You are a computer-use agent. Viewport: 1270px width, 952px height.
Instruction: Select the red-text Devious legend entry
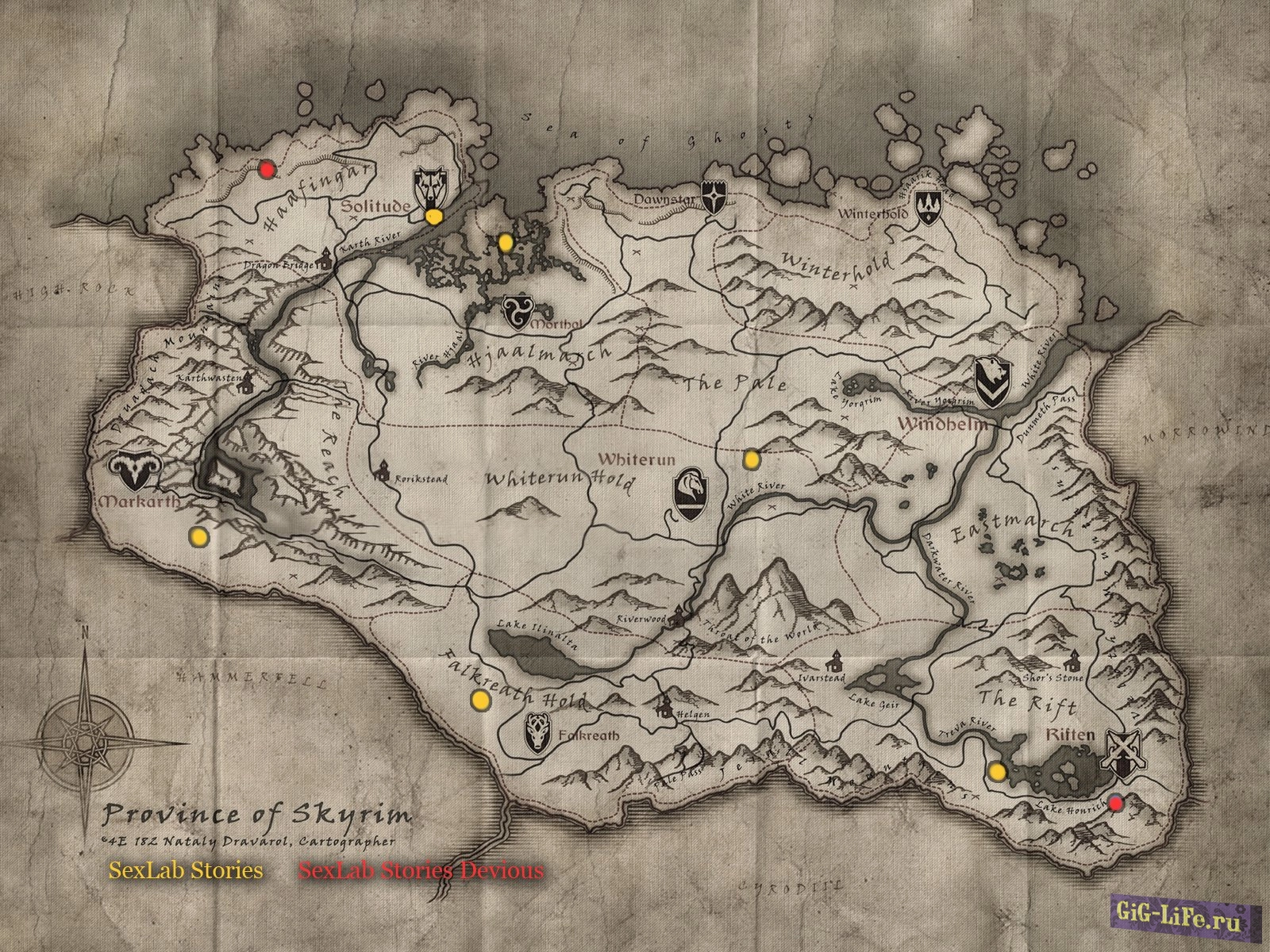point(421,870)
